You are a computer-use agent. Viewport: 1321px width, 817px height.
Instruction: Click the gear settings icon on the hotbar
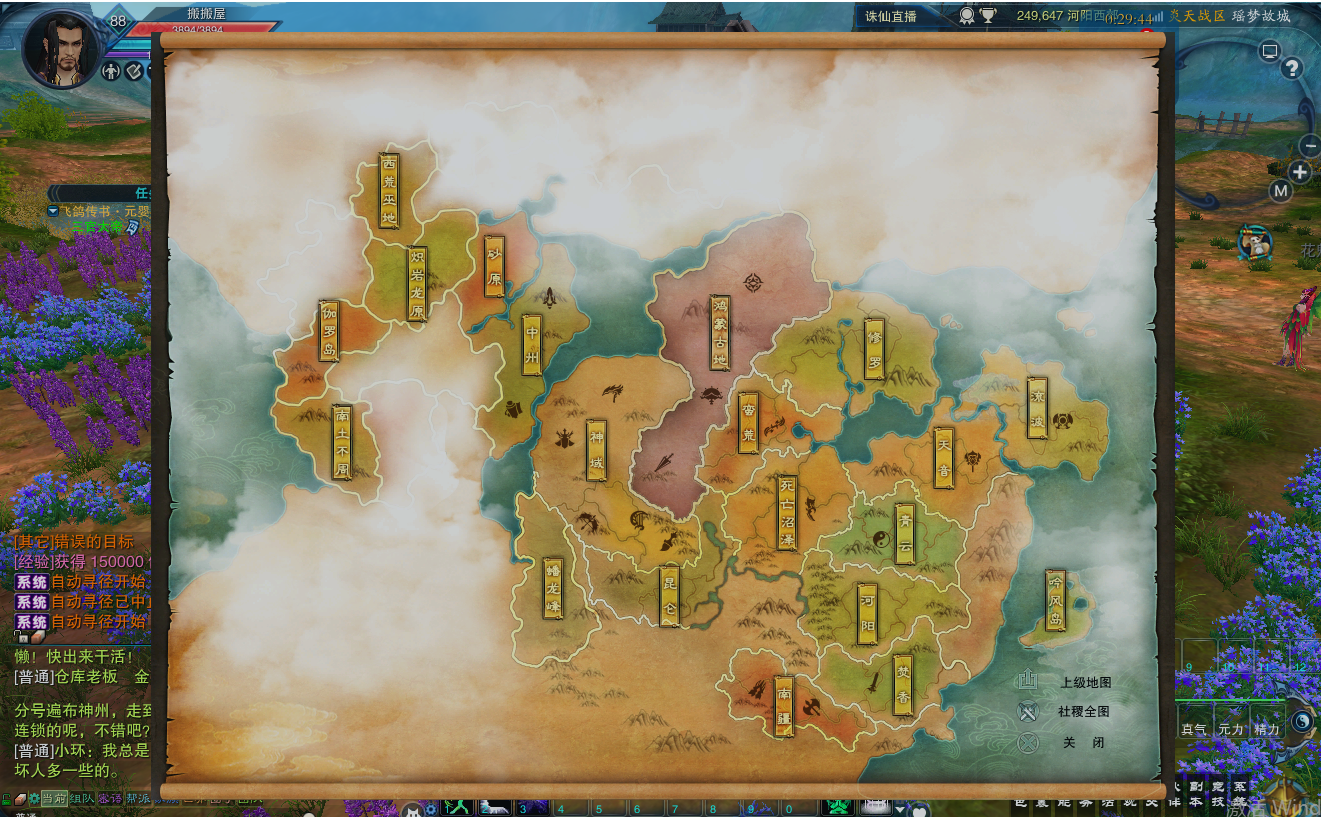432,808
